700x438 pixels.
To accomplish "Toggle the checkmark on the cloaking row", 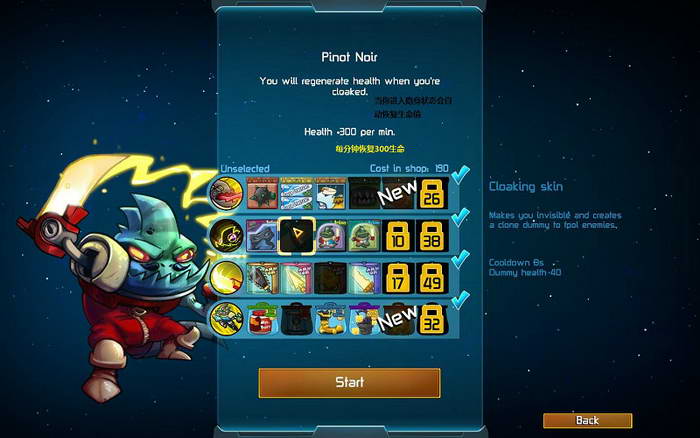I will coord(460,218).
